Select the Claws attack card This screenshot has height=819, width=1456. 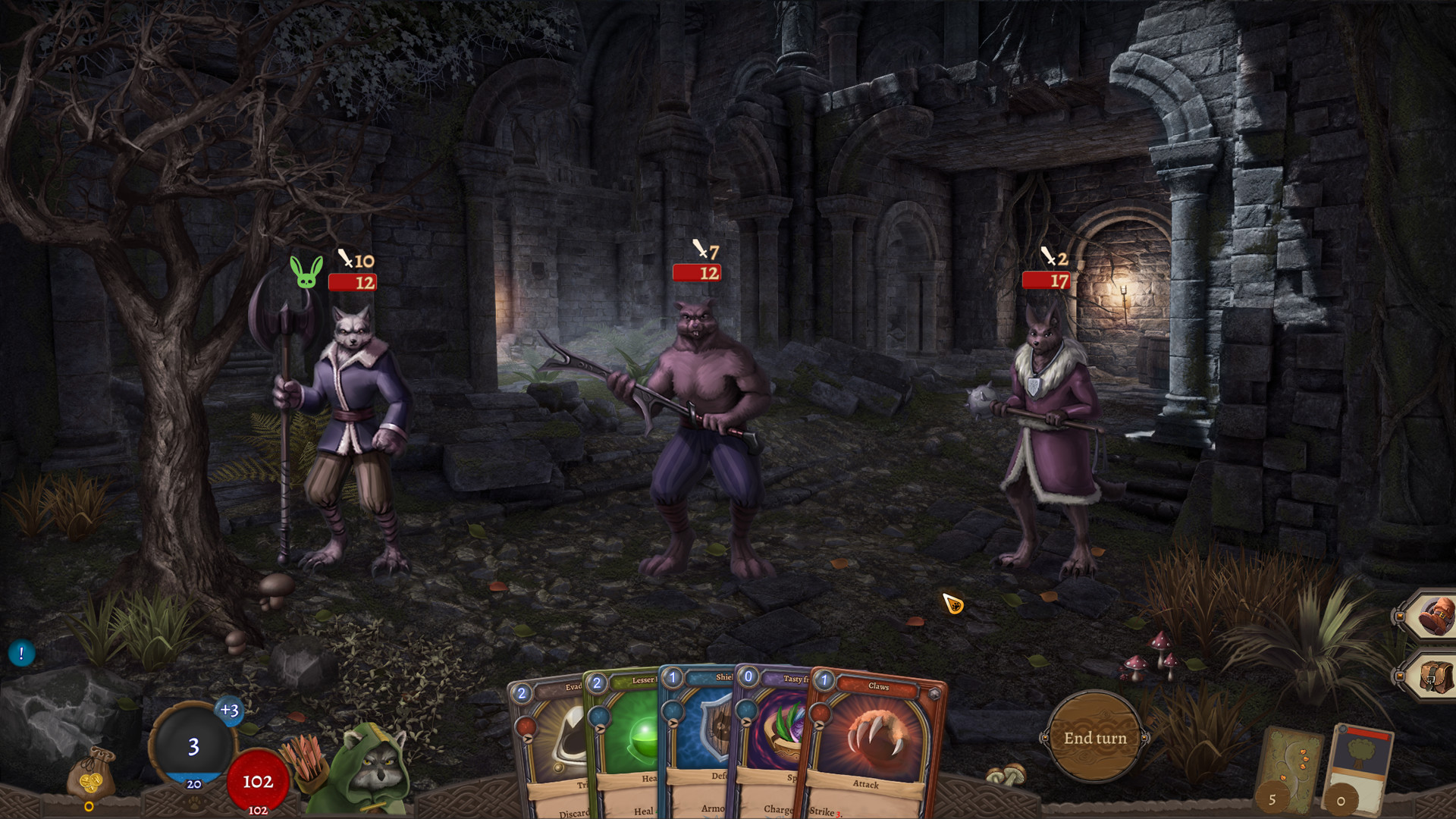point(872,743)
